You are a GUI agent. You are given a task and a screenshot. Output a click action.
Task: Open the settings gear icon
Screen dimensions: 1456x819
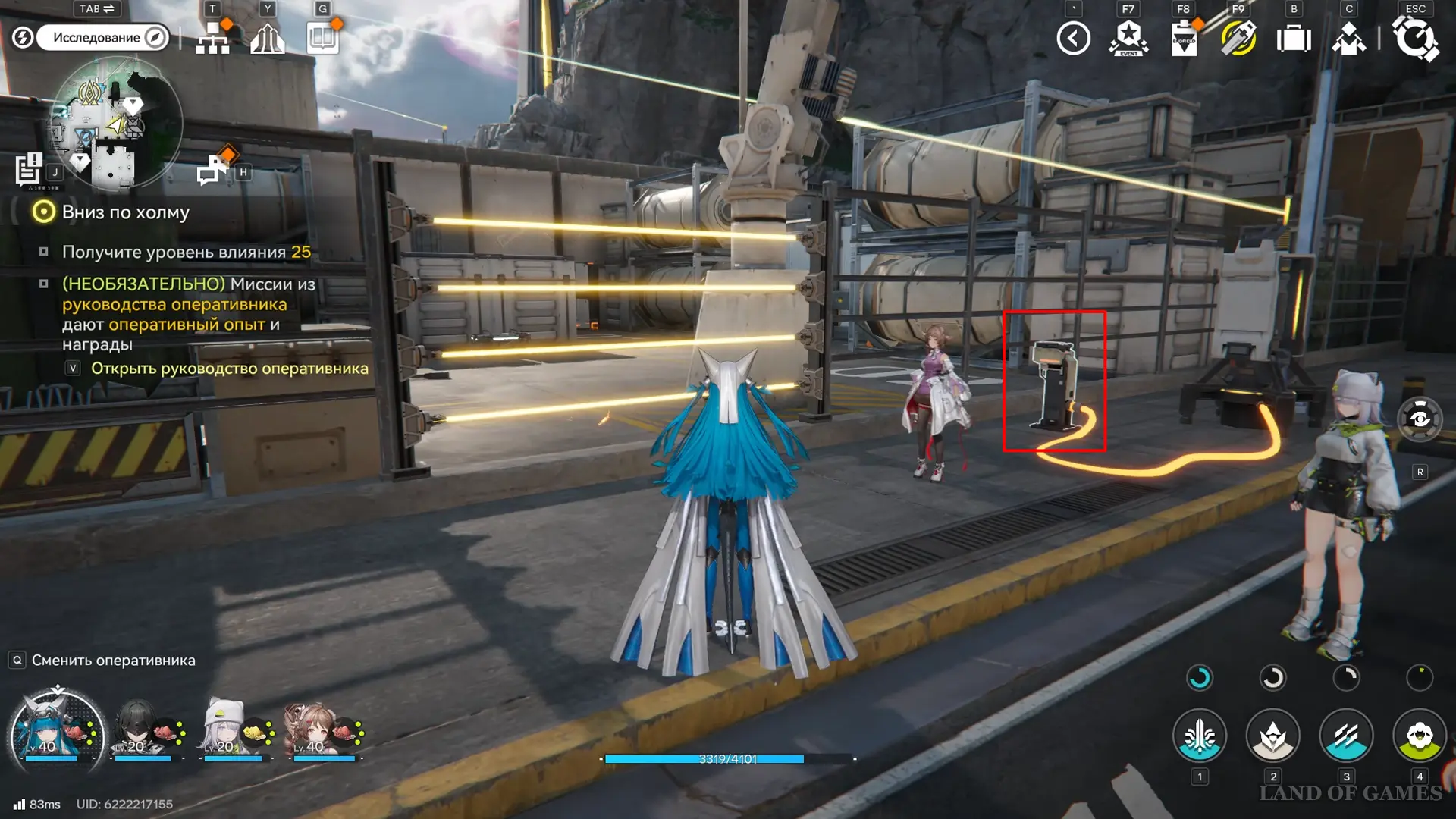click(1415, 39)
